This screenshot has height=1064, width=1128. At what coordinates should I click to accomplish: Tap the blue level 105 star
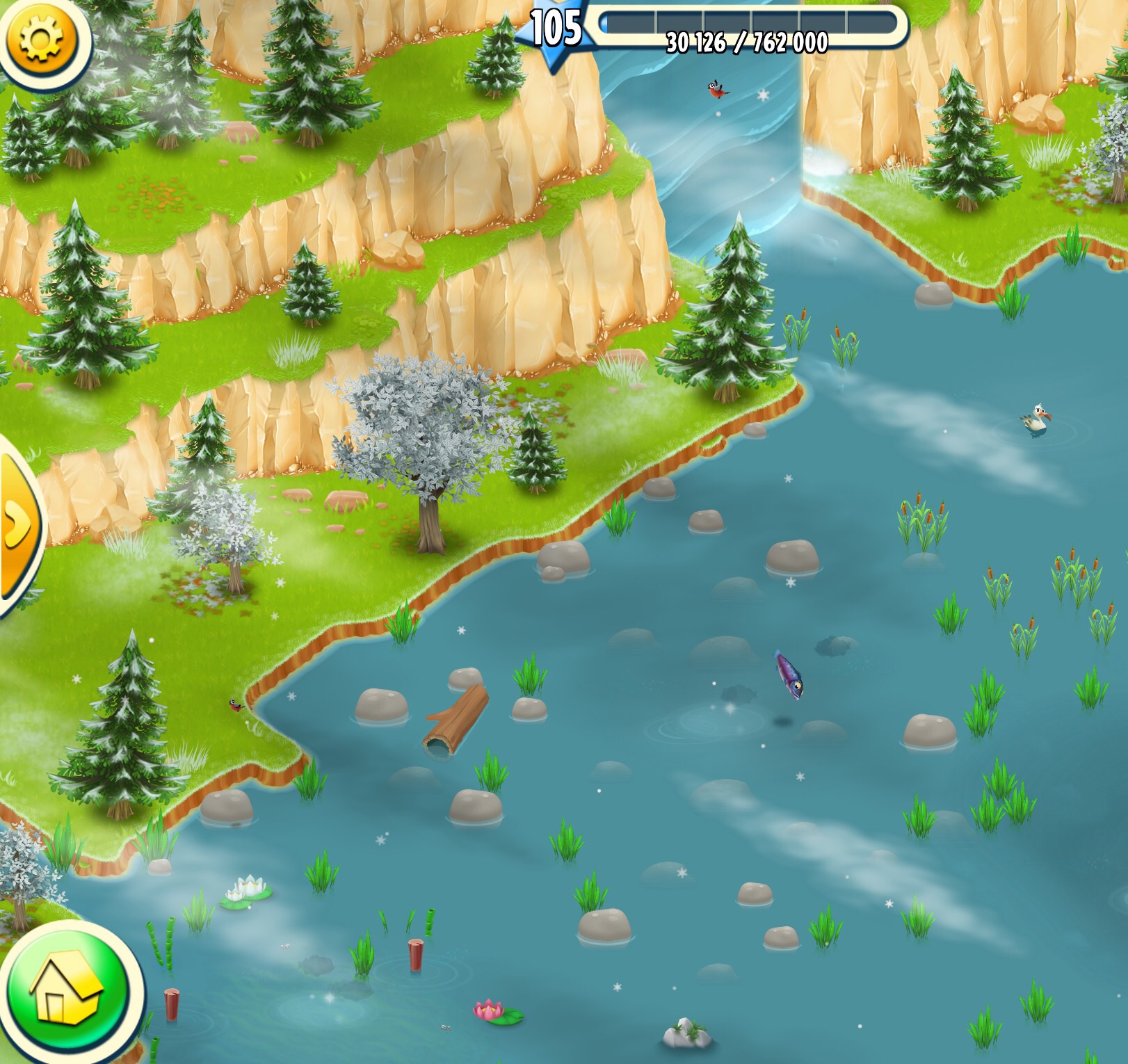tap(556, 31)
